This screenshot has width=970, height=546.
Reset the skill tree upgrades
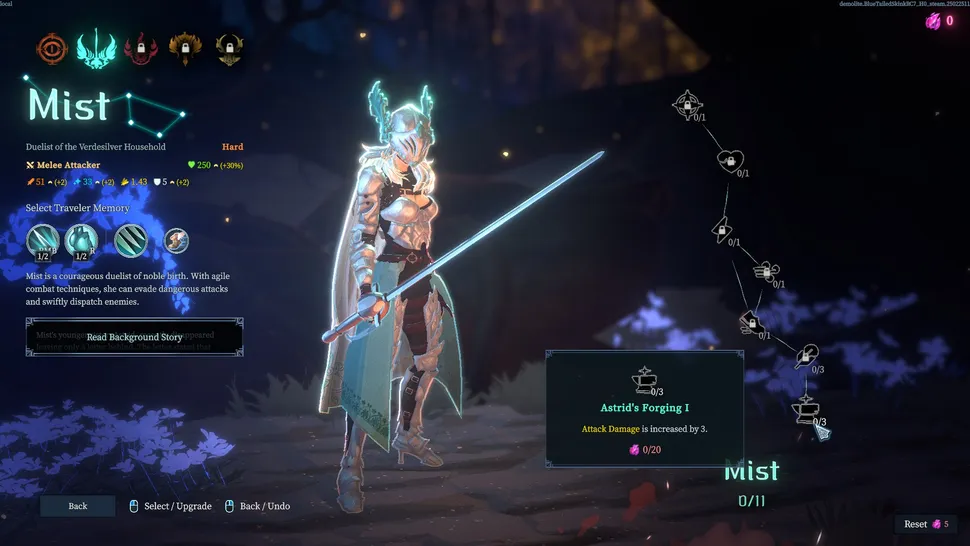(x=923, y=524)
